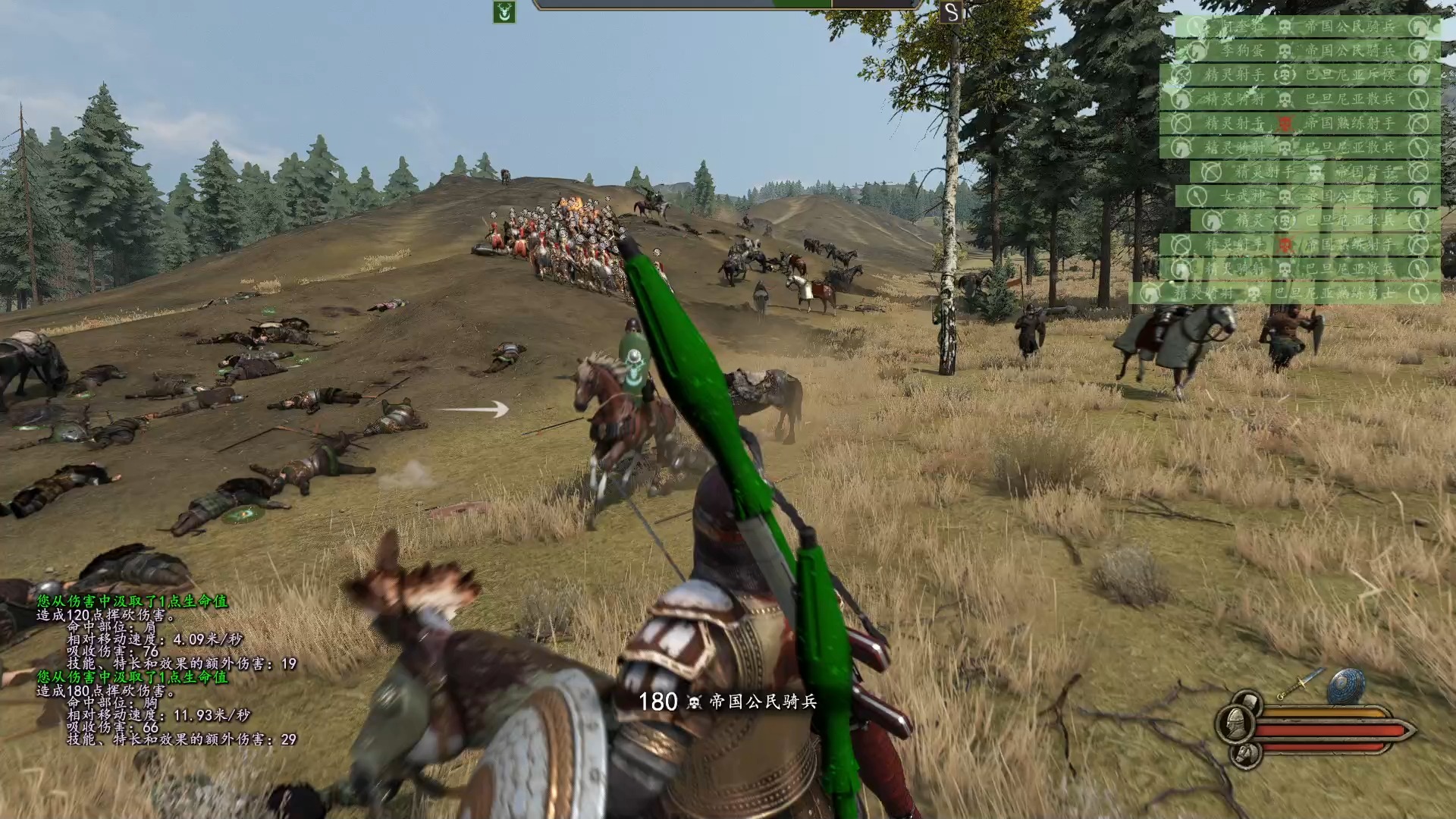This screenshot has height=819, width=1456.
Task: Select the sword weapon icon
Action: (x=1300, y=683)
